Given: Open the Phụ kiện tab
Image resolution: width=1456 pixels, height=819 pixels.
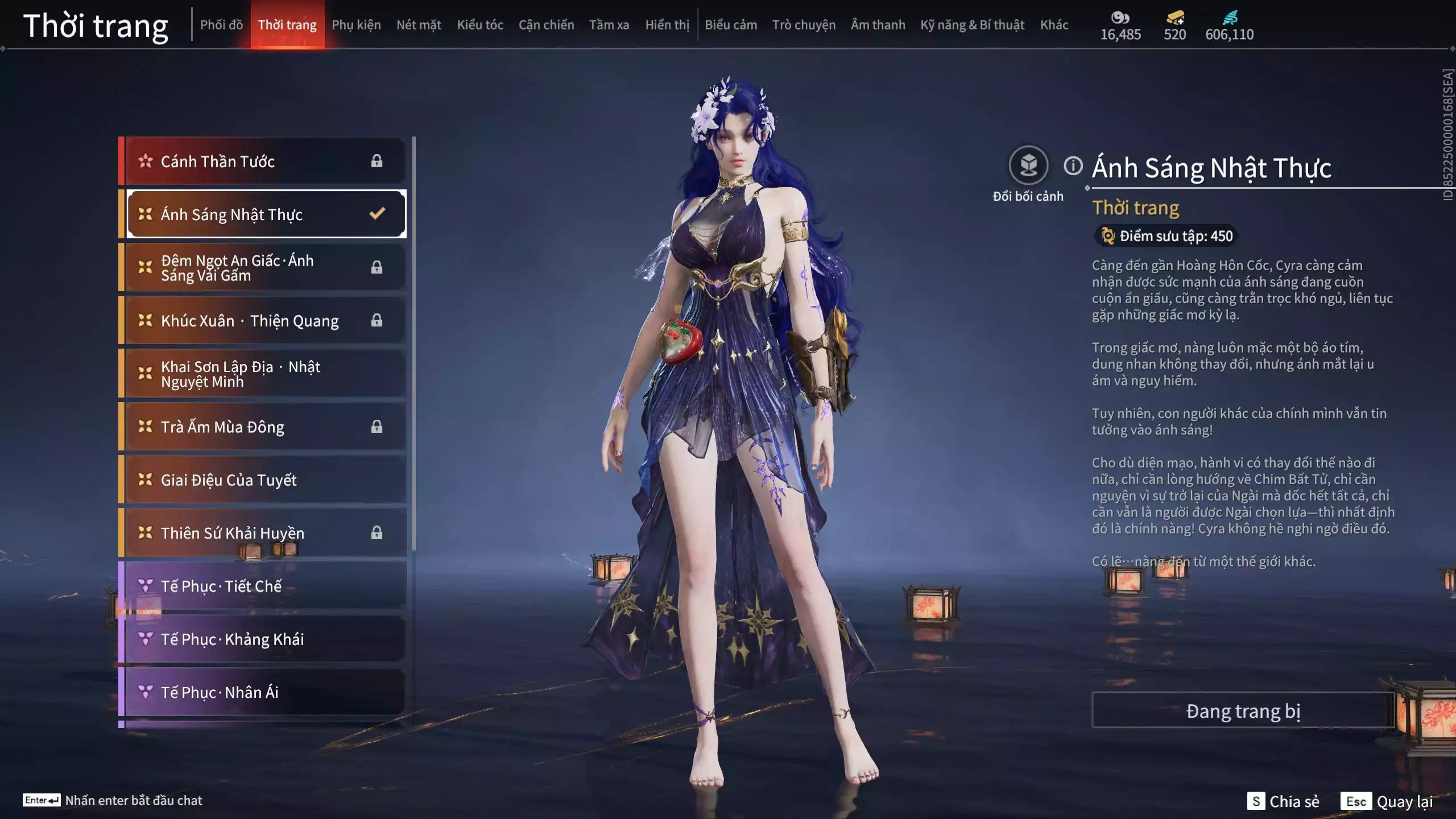Looking at the screenshot, I should pos(356,25).
